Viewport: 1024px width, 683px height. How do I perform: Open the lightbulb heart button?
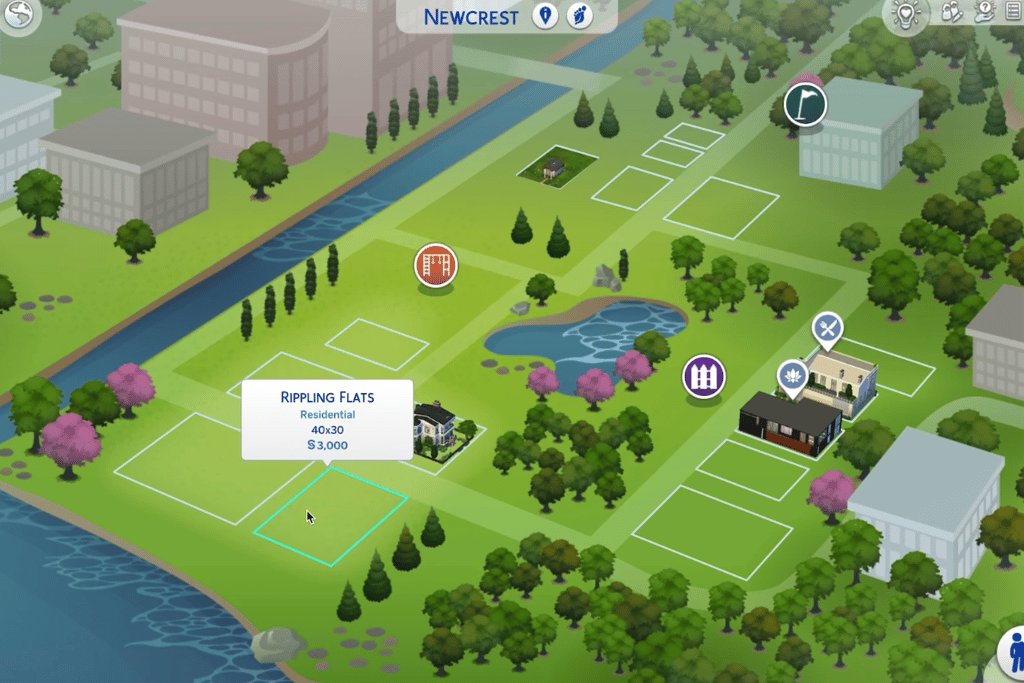[908, 16]
